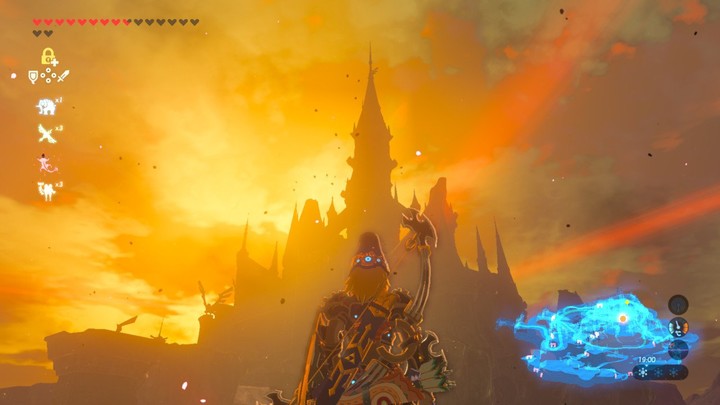Click the temperature gauge icon

click(678, 326)
